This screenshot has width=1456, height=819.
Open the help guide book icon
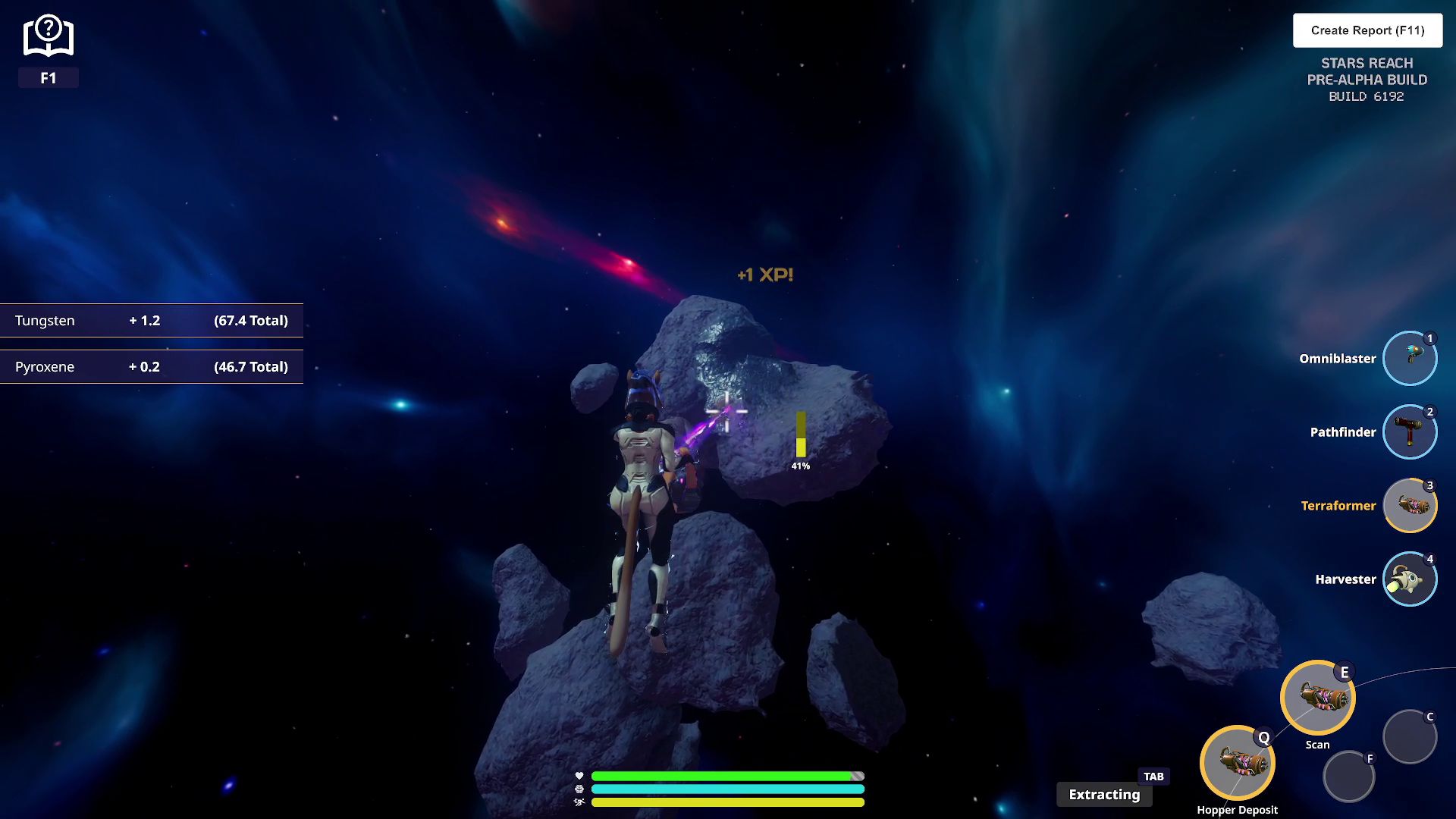point(48,36)
